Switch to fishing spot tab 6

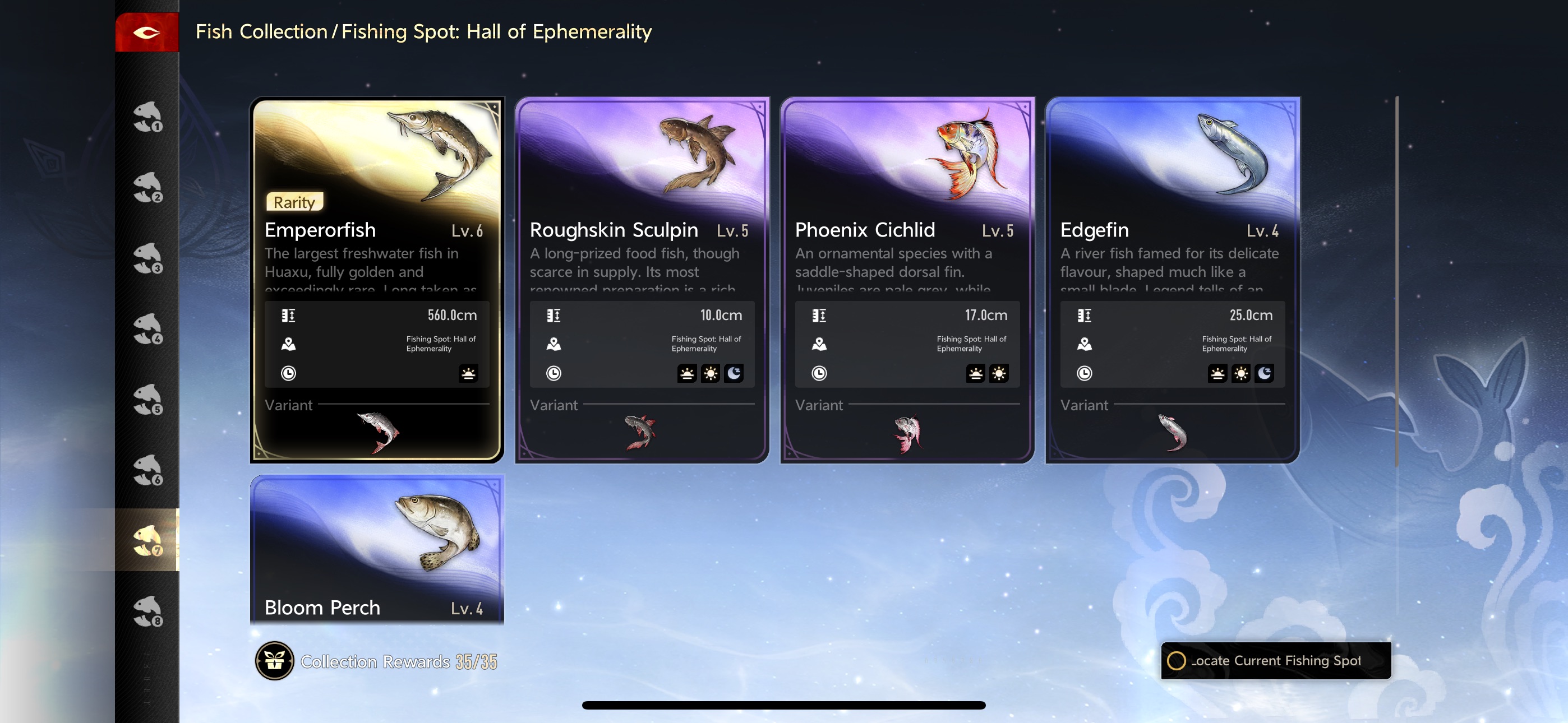(147, 470)
